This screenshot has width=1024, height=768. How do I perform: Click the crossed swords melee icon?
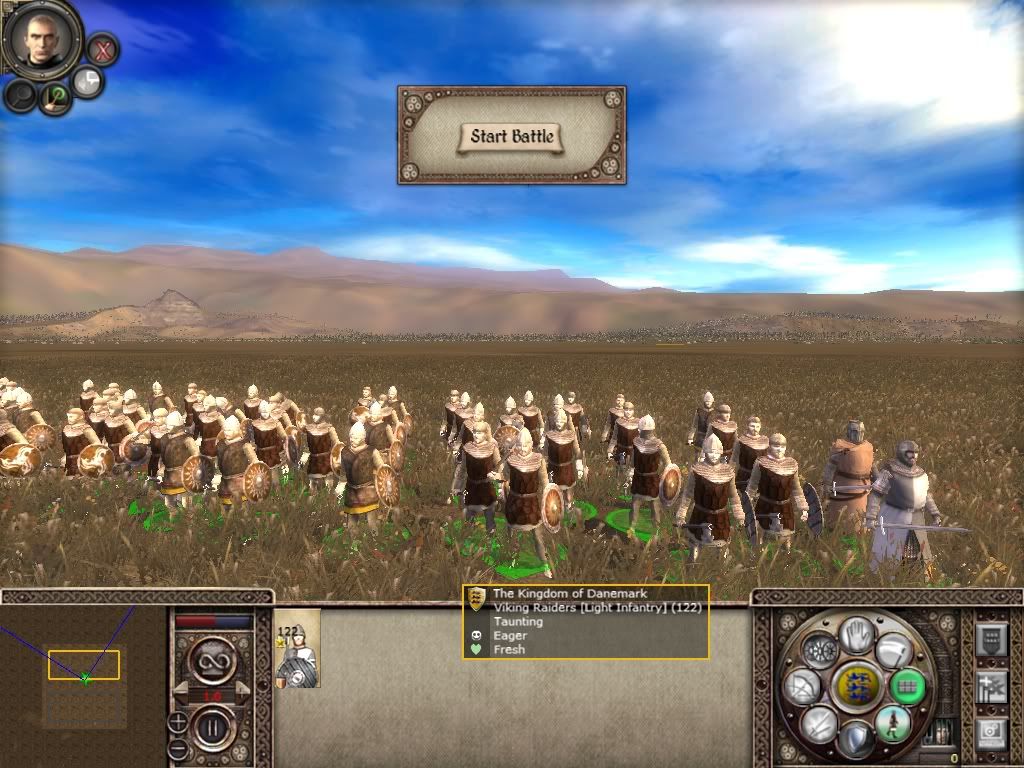[x=819, y=723]
